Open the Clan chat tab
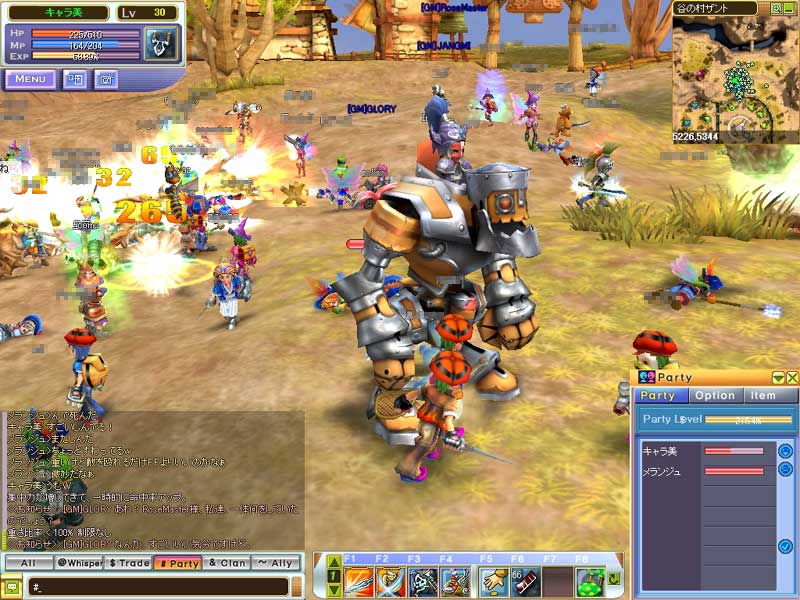The height and width of the screenshot is (600, 800). pos(226,564)
